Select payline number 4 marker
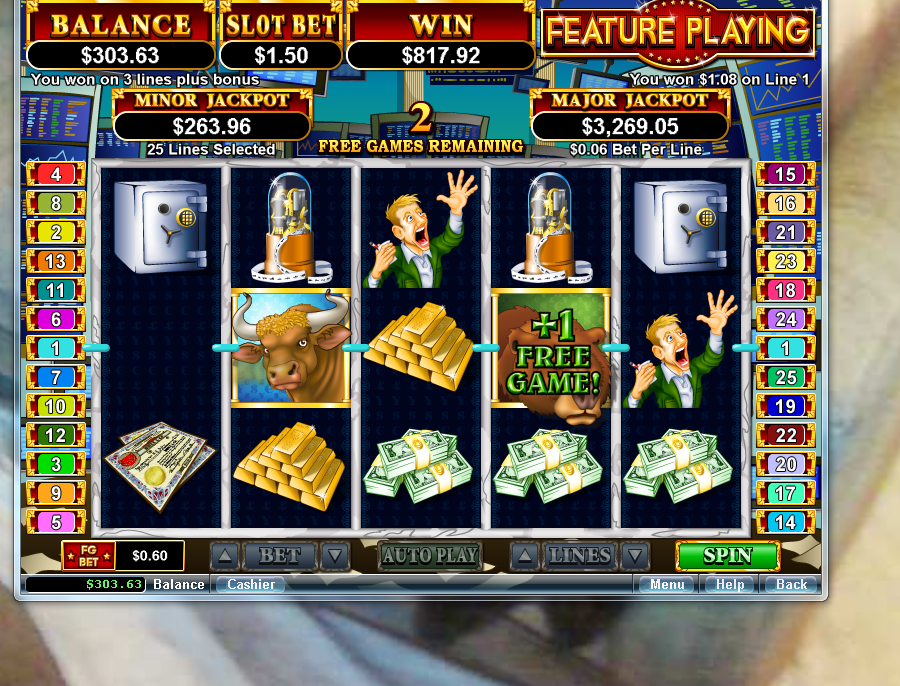900x686 pixels. point(56,174)
